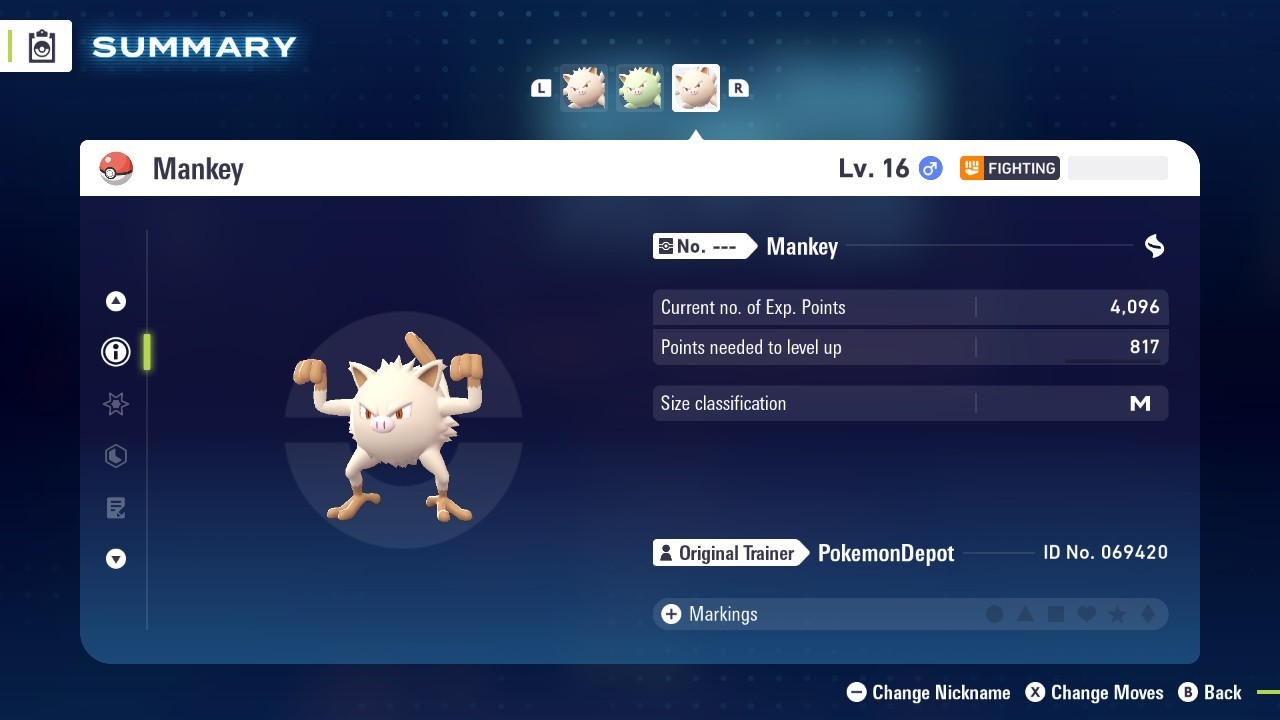Toggle the circle marking on Mankey
This screenshot has width=1280, height=720.
[995, 614]
